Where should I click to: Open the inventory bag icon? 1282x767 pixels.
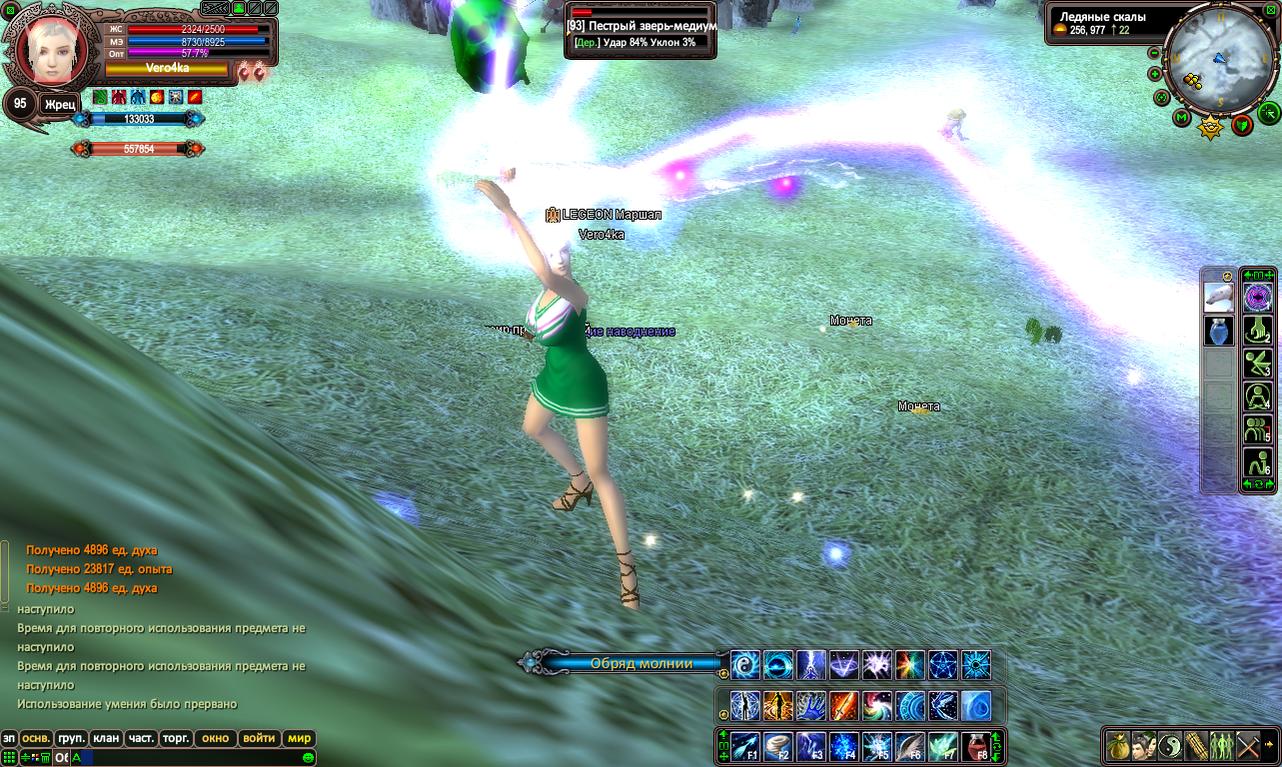(1118, 746)
